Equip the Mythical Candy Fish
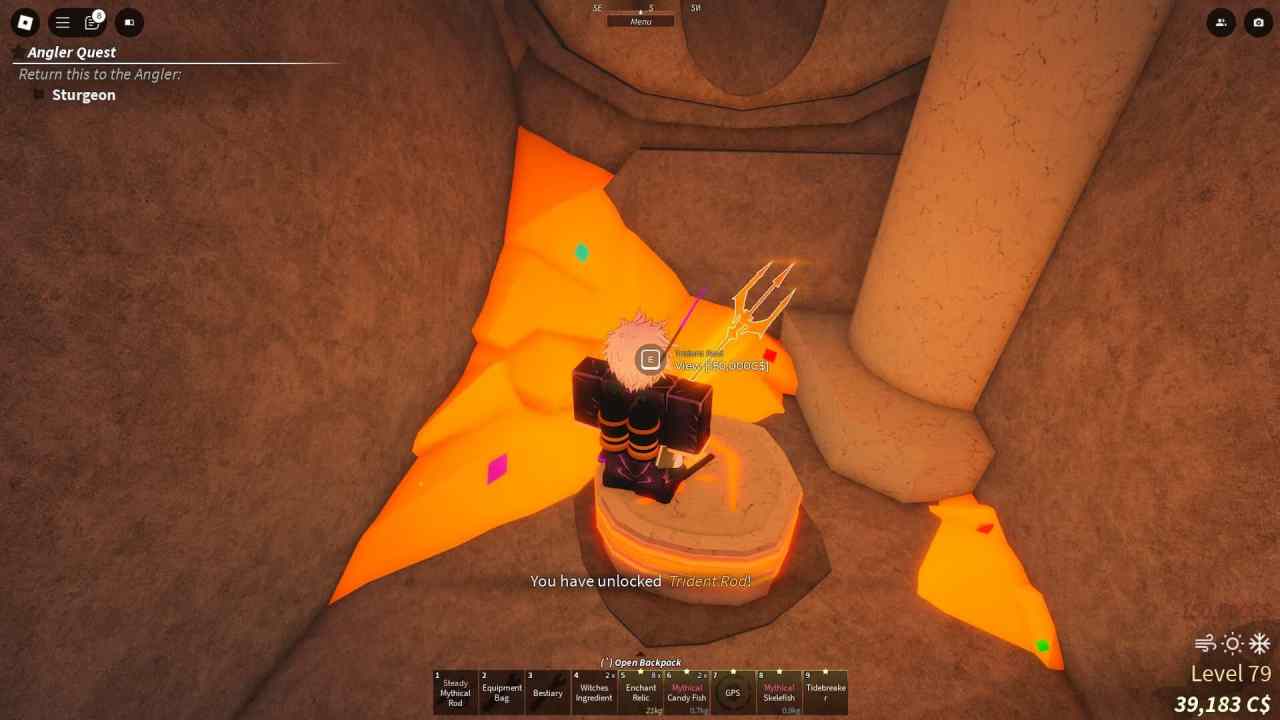Image resolution: width=1280 pixels, height=720 pixels. [x=686, y=691]
